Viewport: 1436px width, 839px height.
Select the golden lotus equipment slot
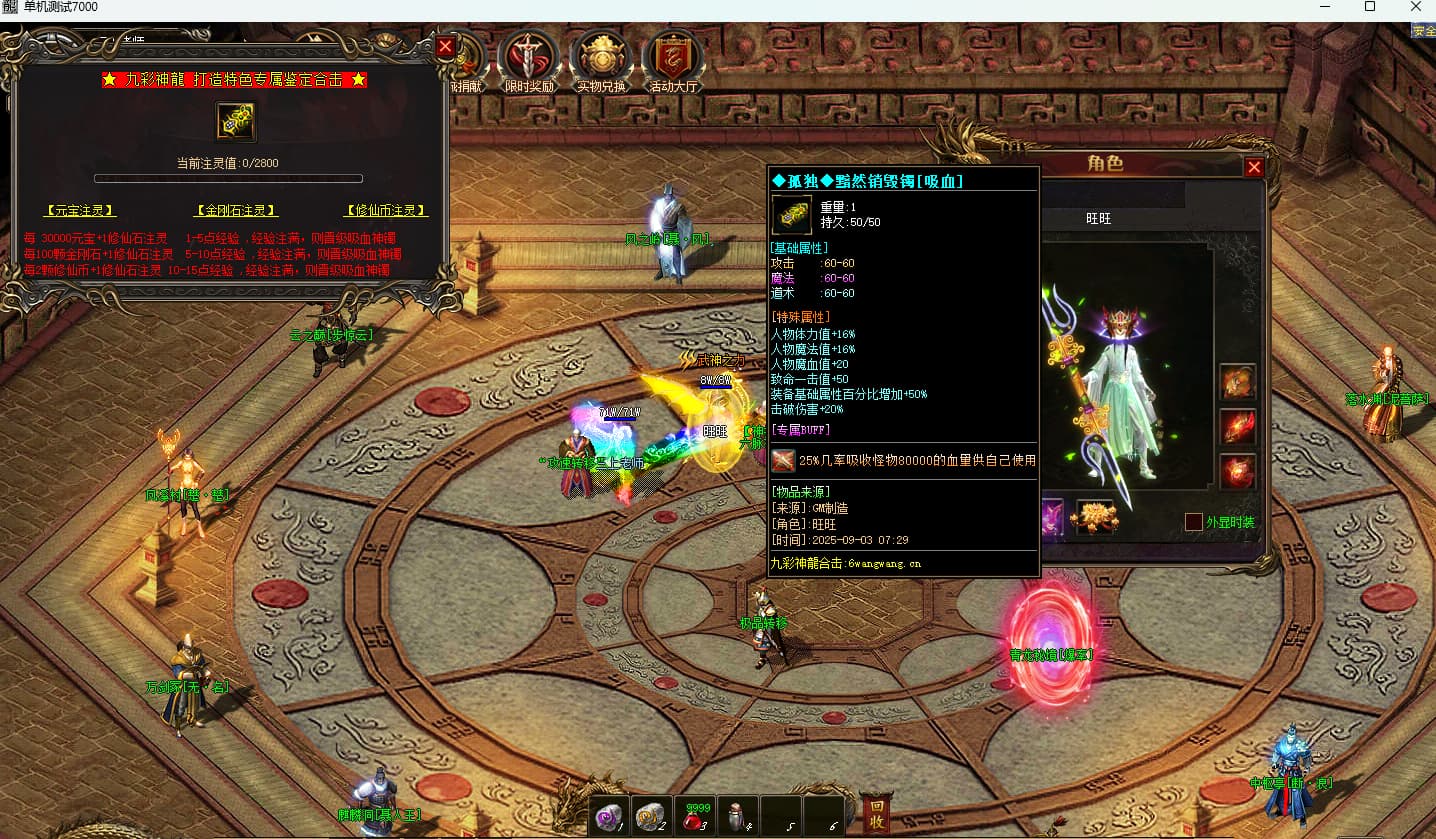[1094, 517]
